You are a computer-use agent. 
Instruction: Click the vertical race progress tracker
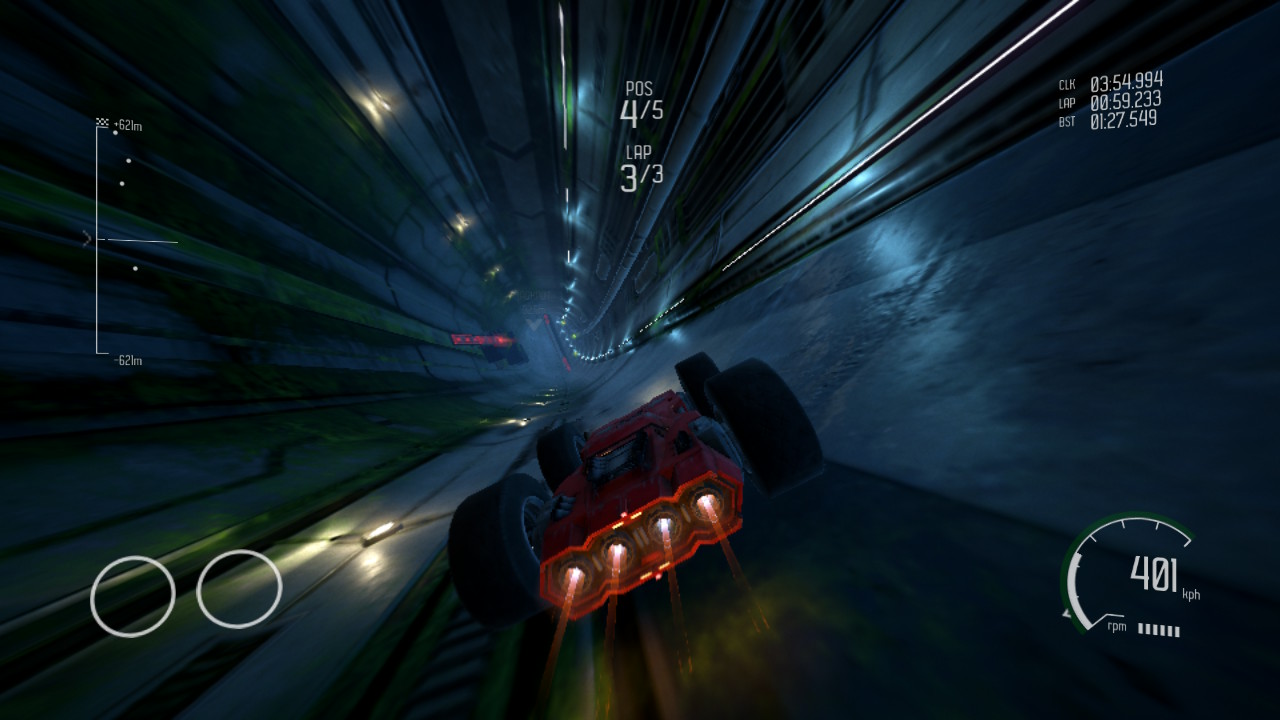(99, 240)
